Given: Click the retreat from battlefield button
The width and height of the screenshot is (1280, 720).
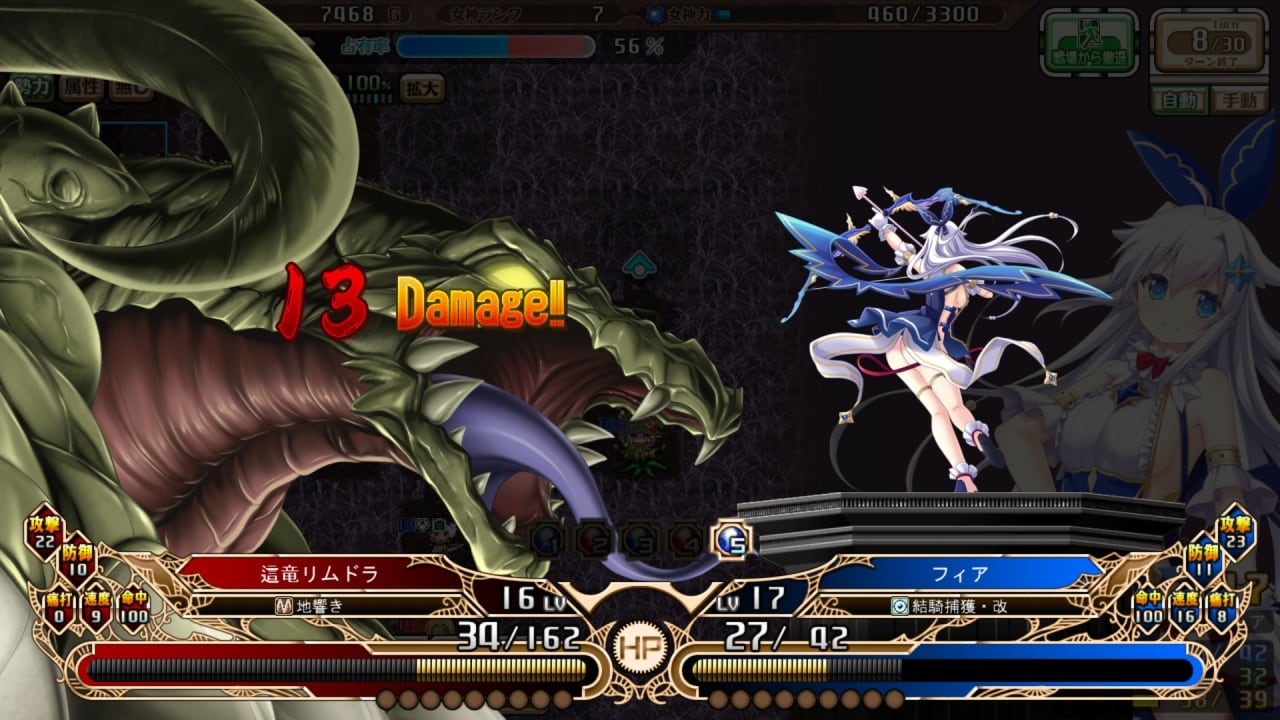Looking at the screenshot, I should 1089,42.
